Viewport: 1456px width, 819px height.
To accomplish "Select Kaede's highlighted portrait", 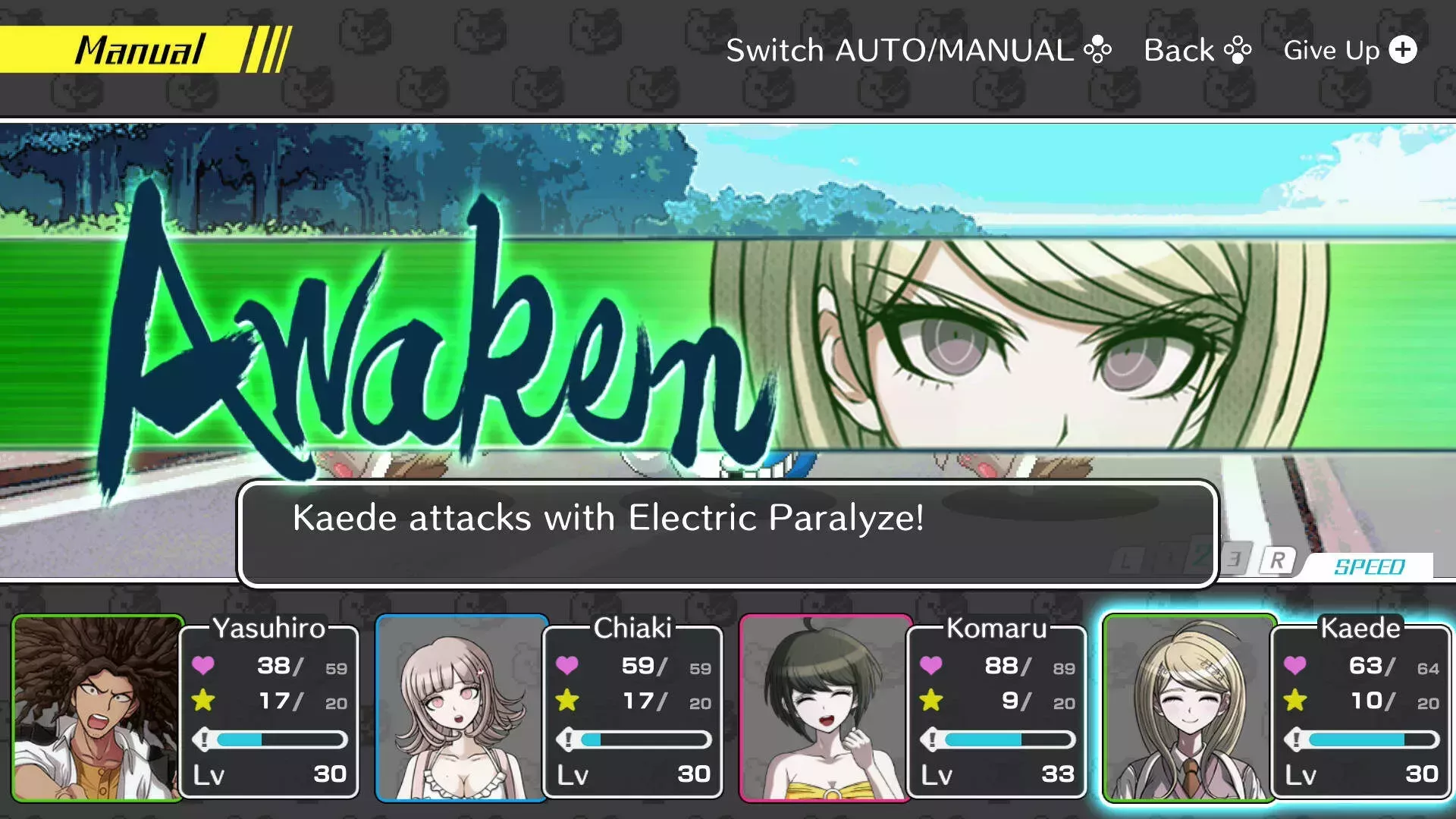I will [1188, 708].
